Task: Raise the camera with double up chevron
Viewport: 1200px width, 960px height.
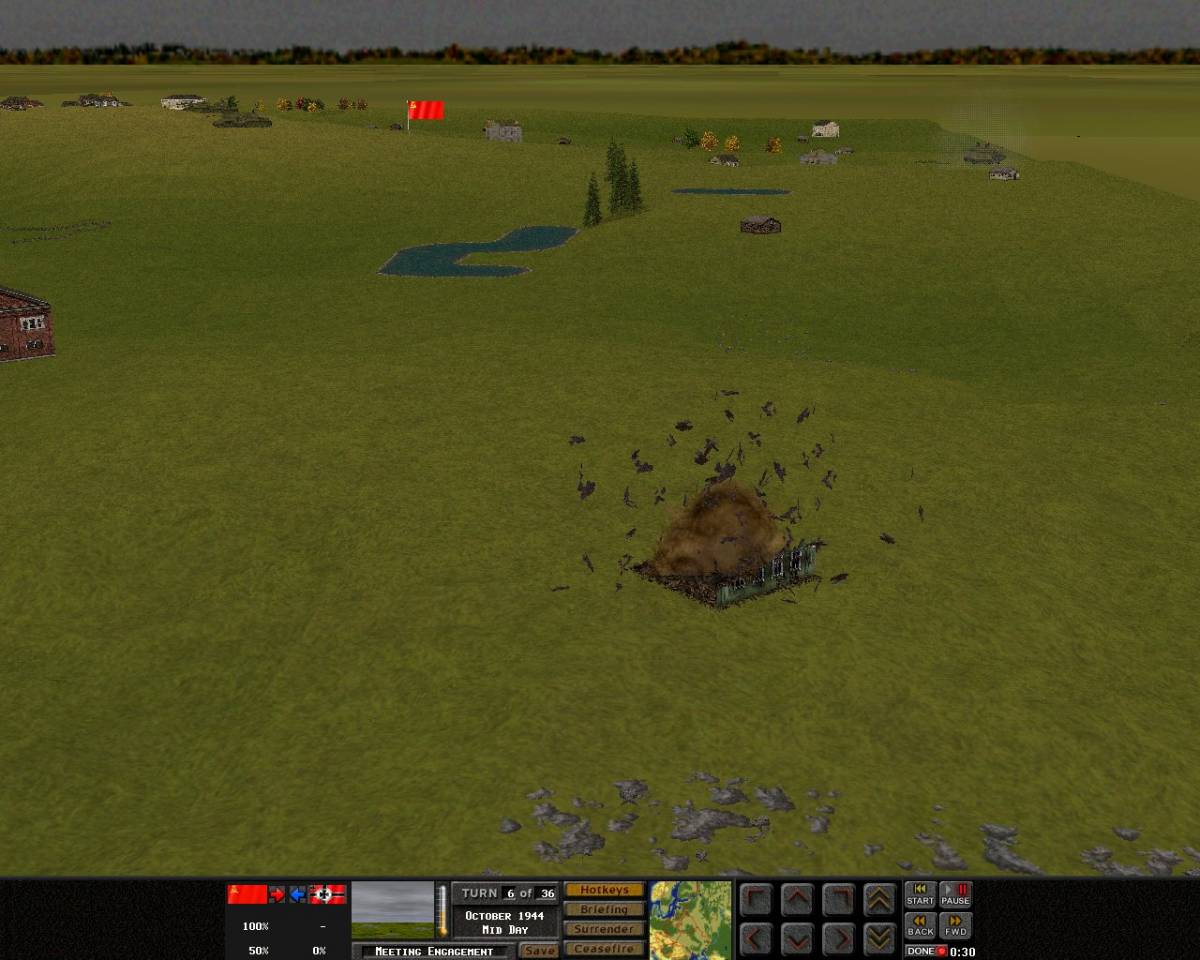Action: (879, 900)
